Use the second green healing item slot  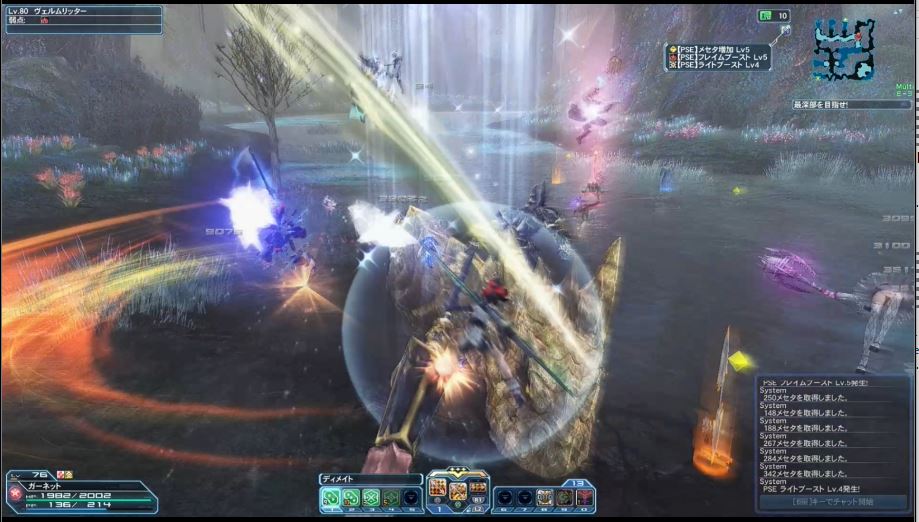350,496
